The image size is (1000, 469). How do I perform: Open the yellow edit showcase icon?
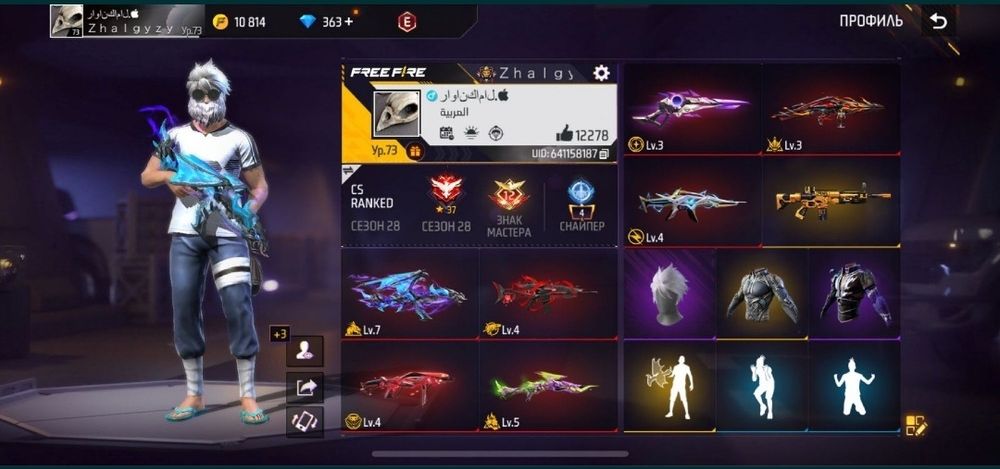point(916,425)
